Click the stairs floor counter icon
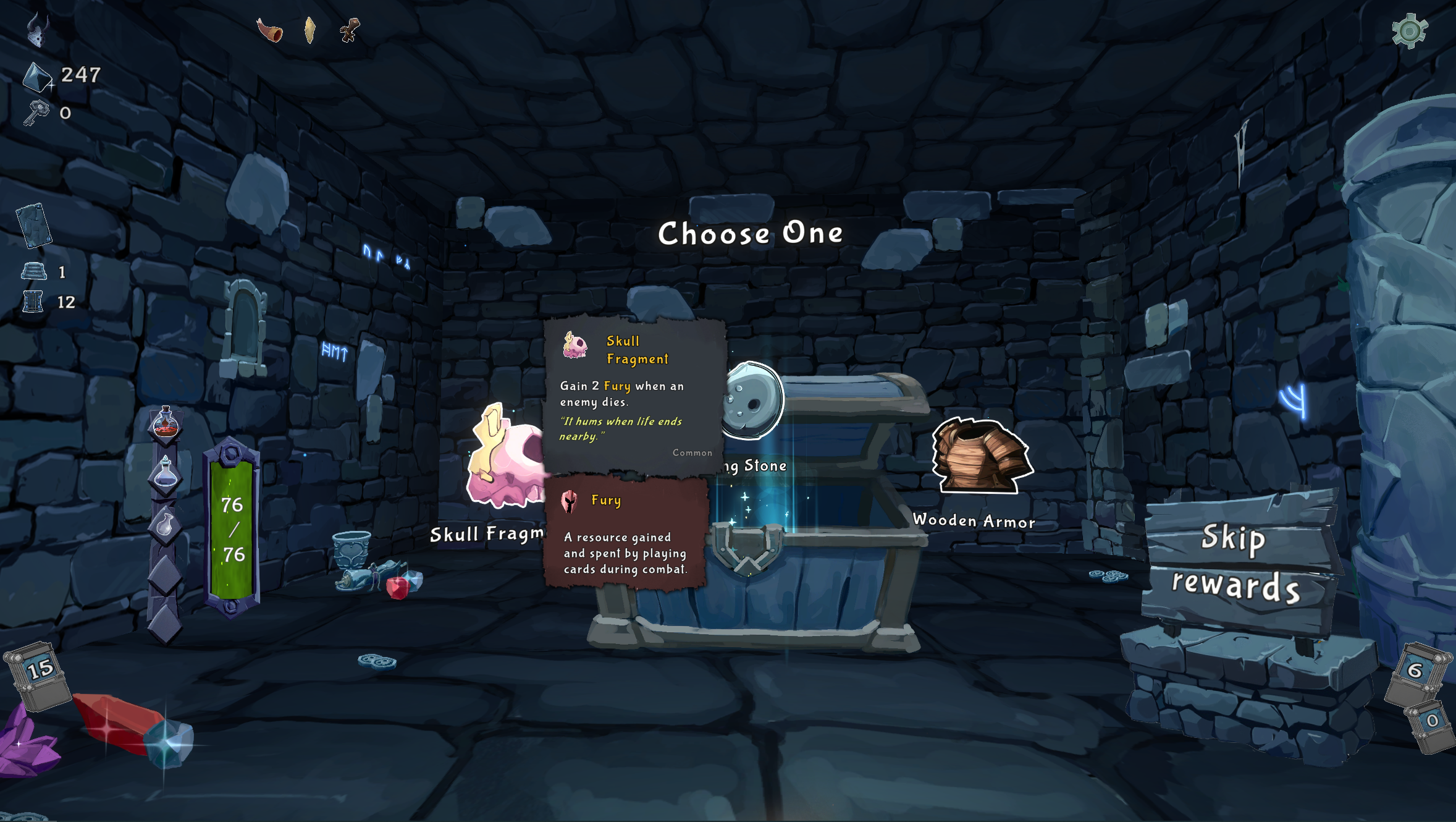 coord(34,270)
